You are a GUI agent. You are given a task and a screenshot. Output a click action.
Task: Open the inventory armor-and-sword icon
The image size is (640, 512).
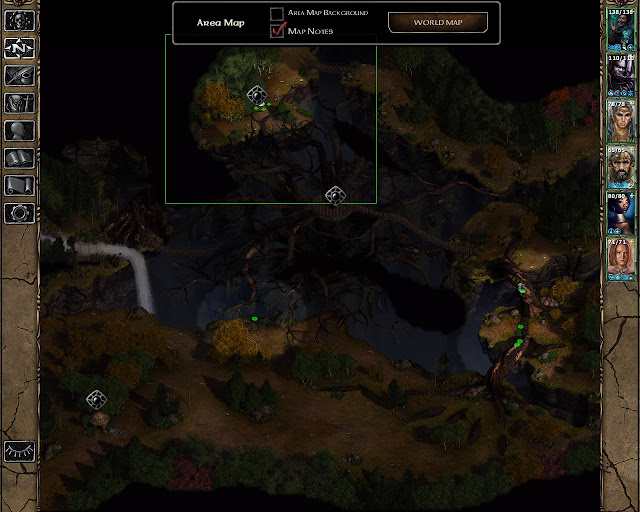coord(20,103)
